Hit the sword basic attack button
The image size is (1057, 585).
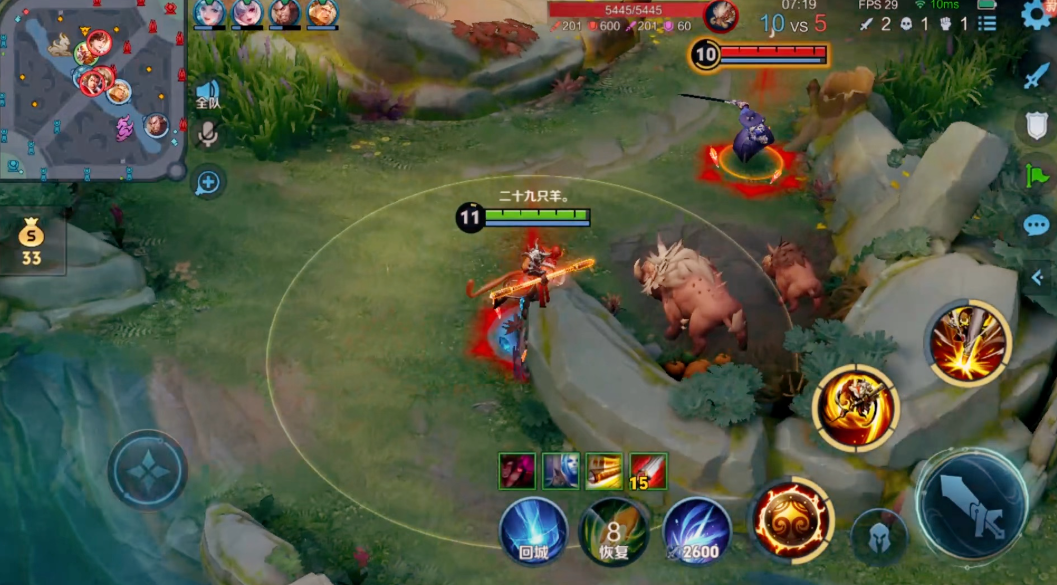tap(972, 503)
